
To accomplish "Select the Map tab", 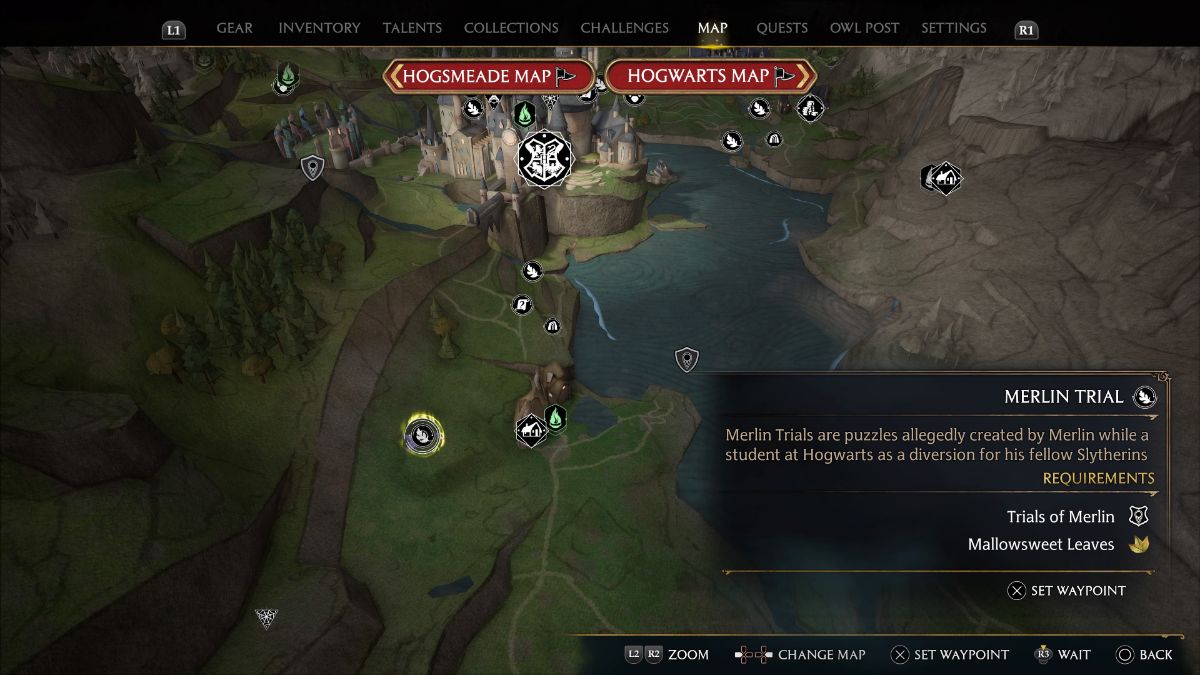I will pos(713,28).
